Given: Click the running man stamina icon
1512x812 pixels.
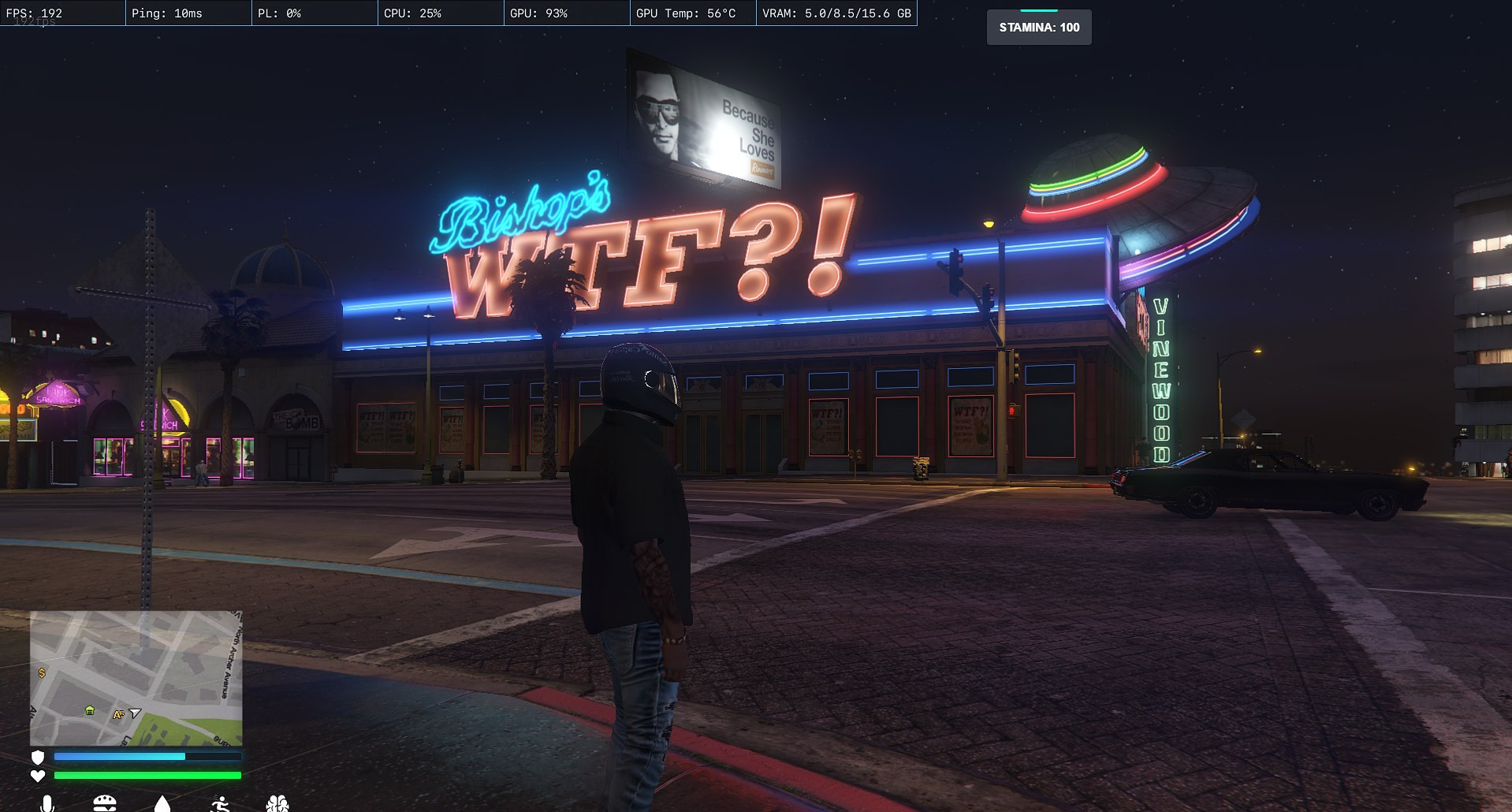Looking at the screenshot, I should coord(221,804).
